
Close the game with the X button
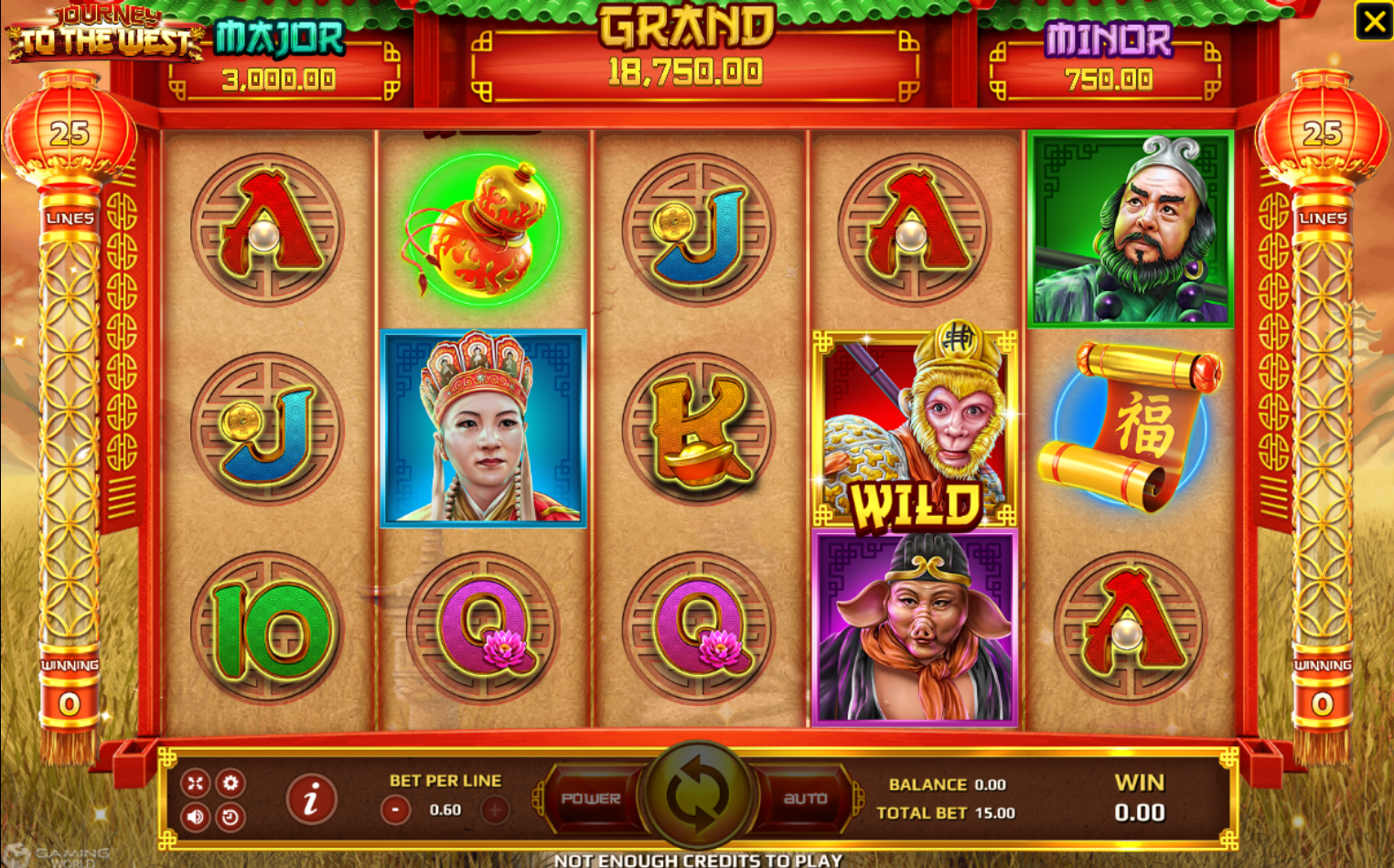pyautogui.click(x=1373, y=21)
